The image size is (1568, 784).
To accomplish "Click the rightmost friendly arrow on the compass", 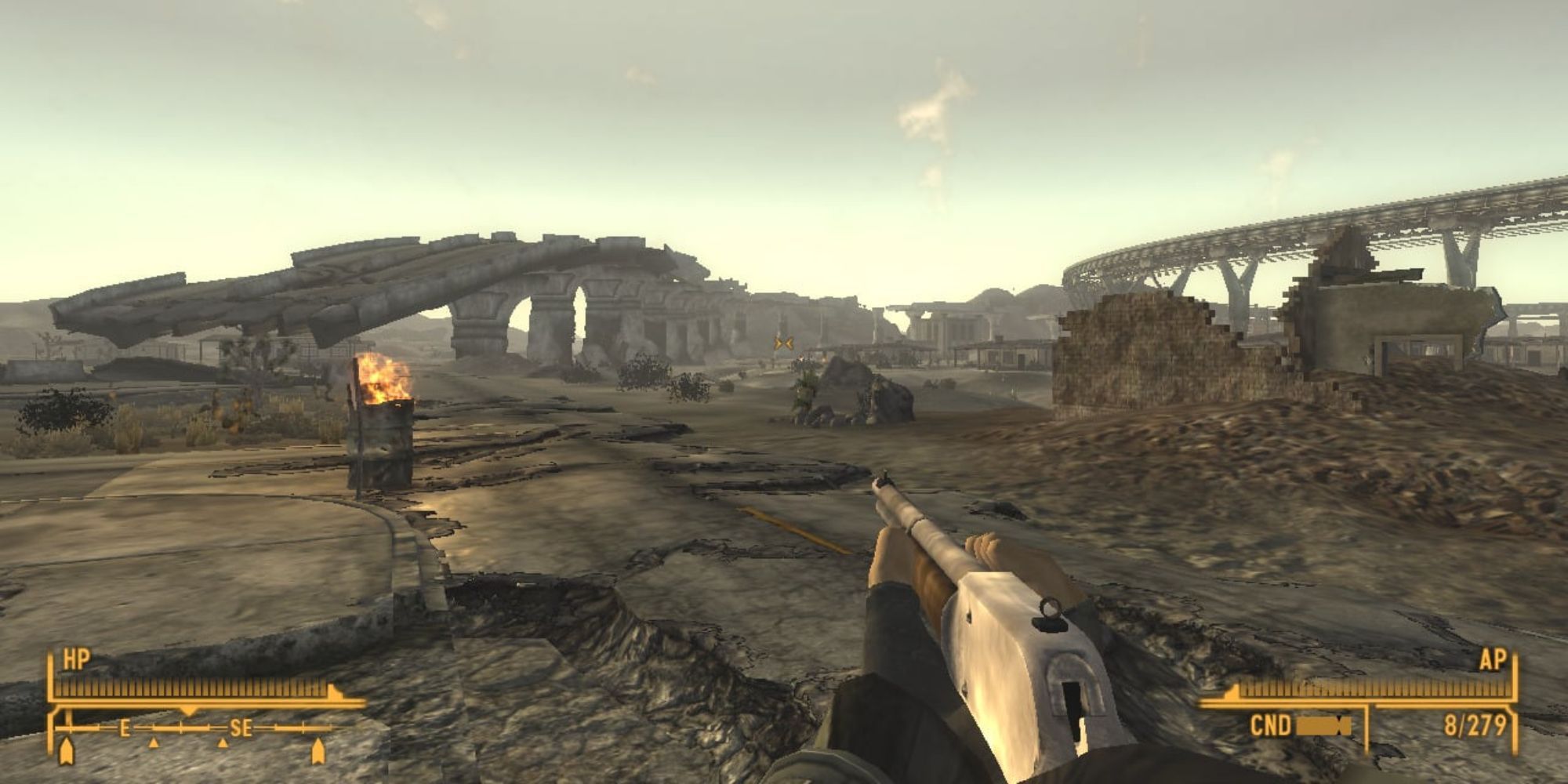I will (319, 751).
